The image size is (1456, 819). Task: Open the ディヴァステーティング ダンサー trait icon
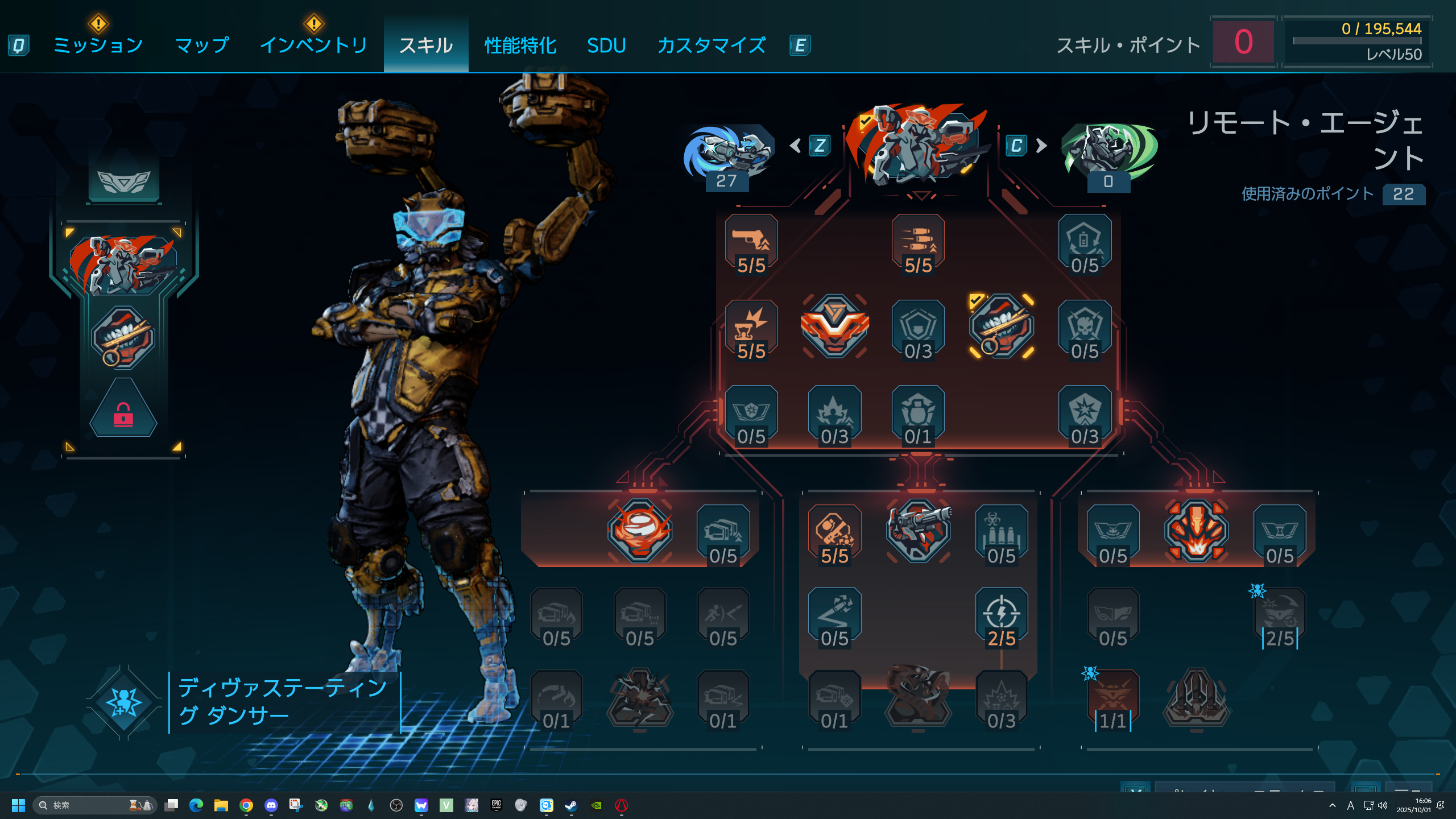point(123,702)
